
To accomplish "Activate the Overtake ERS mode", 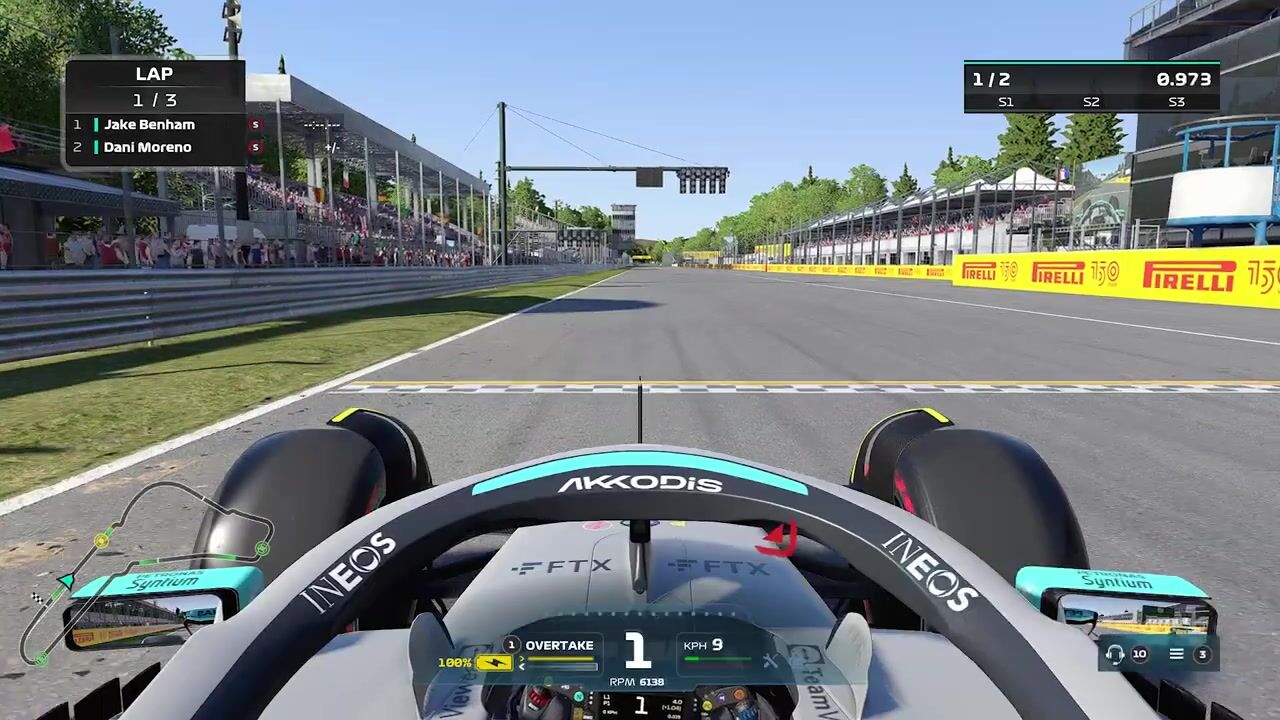I will click(x=559, y=646).
